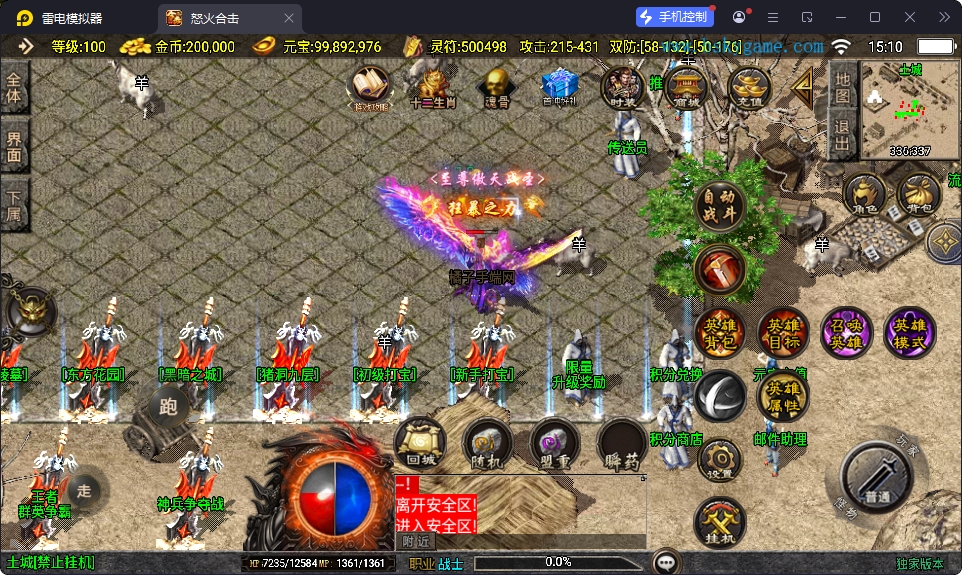Screen dimensions: 962x575
Task: Open the 充值 recharge icon
Action: pyautogui.click(x=748, y=88)
